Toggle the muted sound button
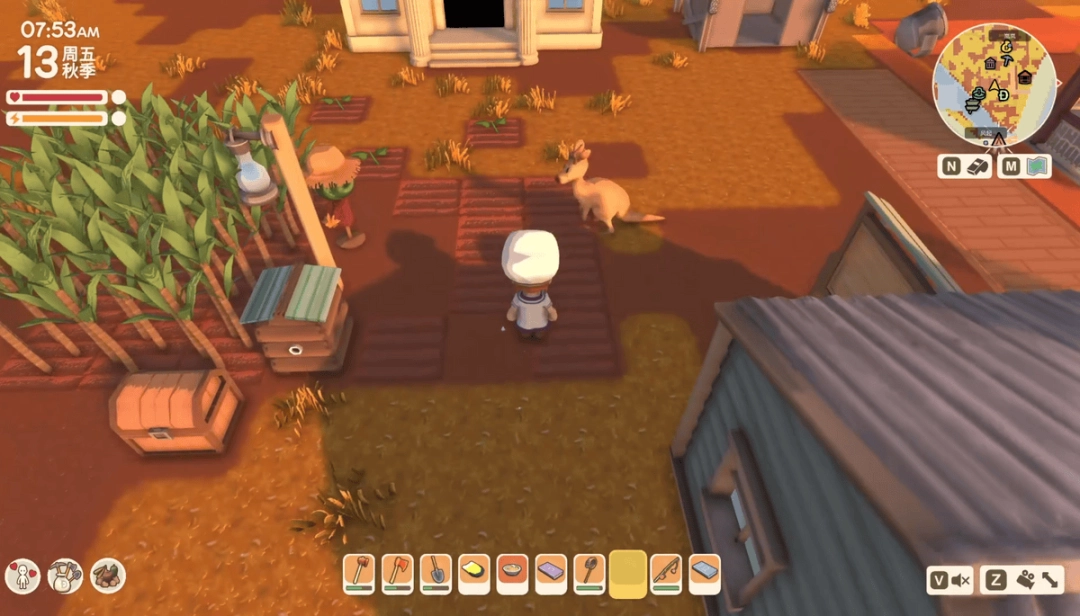The height and width of the screenshot is (616, 1080). tap(950, 580)
